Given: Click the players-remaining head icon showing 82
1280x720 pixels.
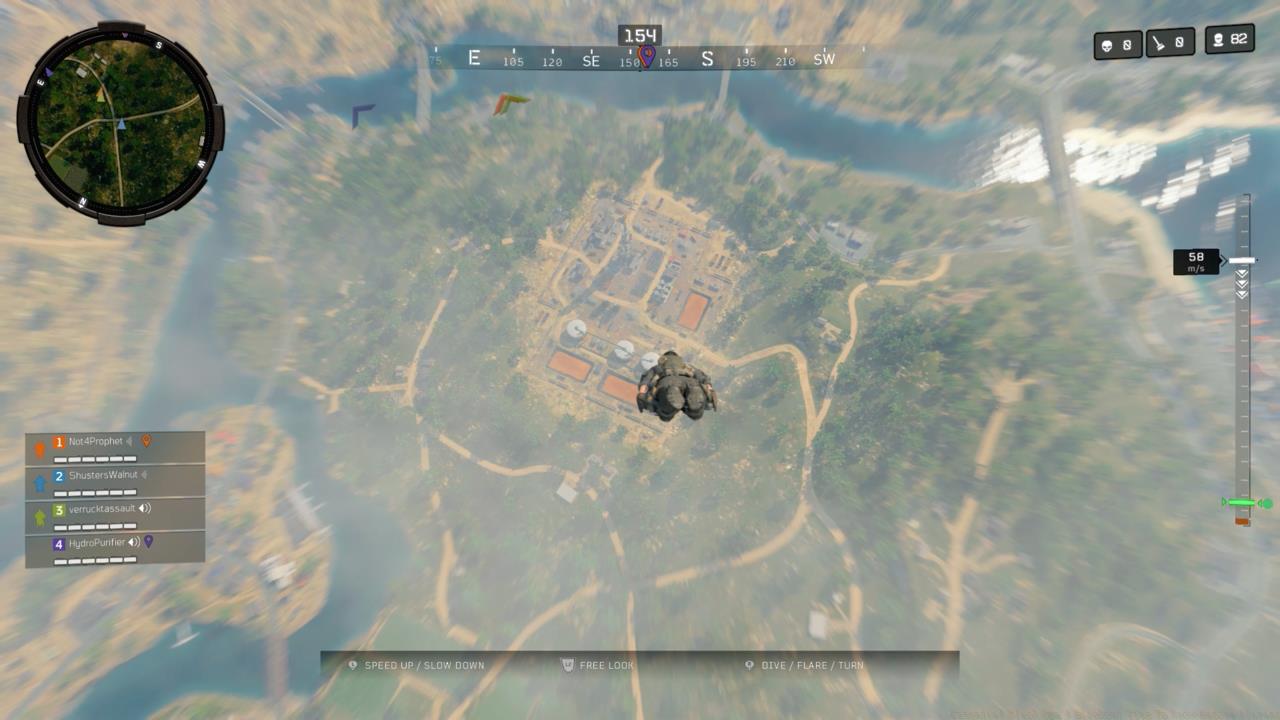Looking at the screenshot, I should (x=1218, y=43).
